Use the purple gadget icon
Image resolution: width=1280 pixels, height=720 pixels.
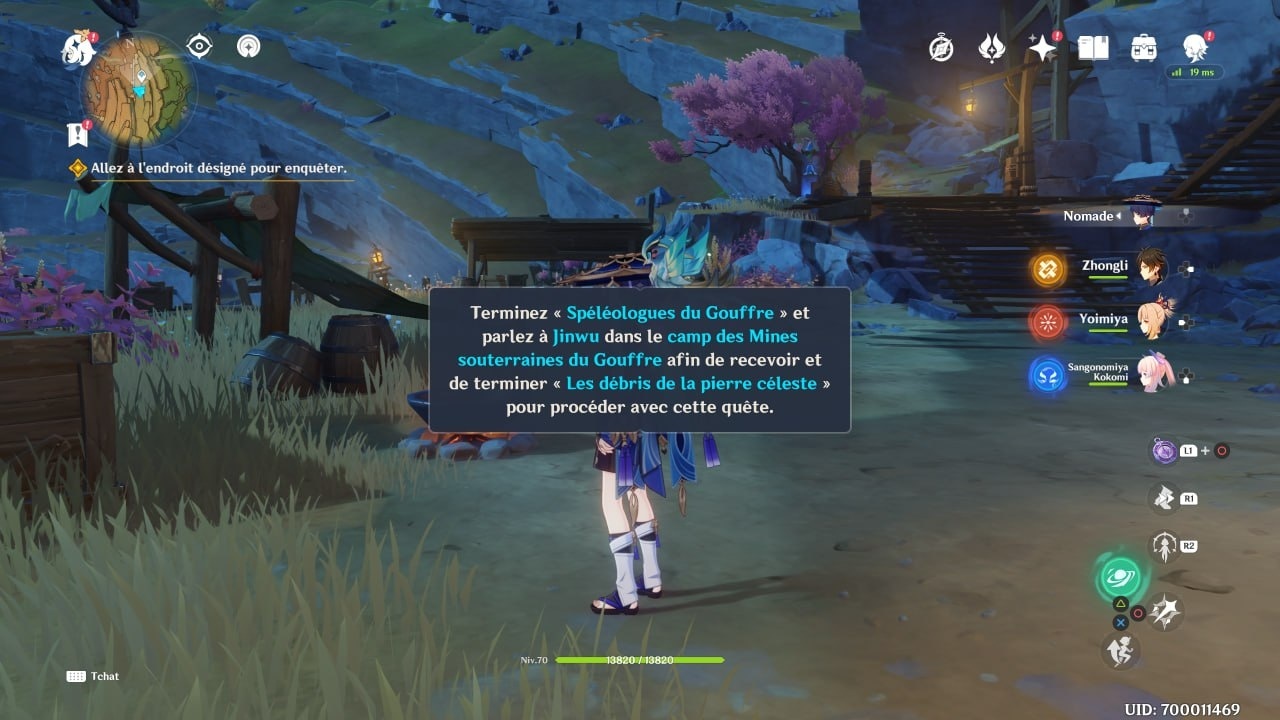(1164, 451)
